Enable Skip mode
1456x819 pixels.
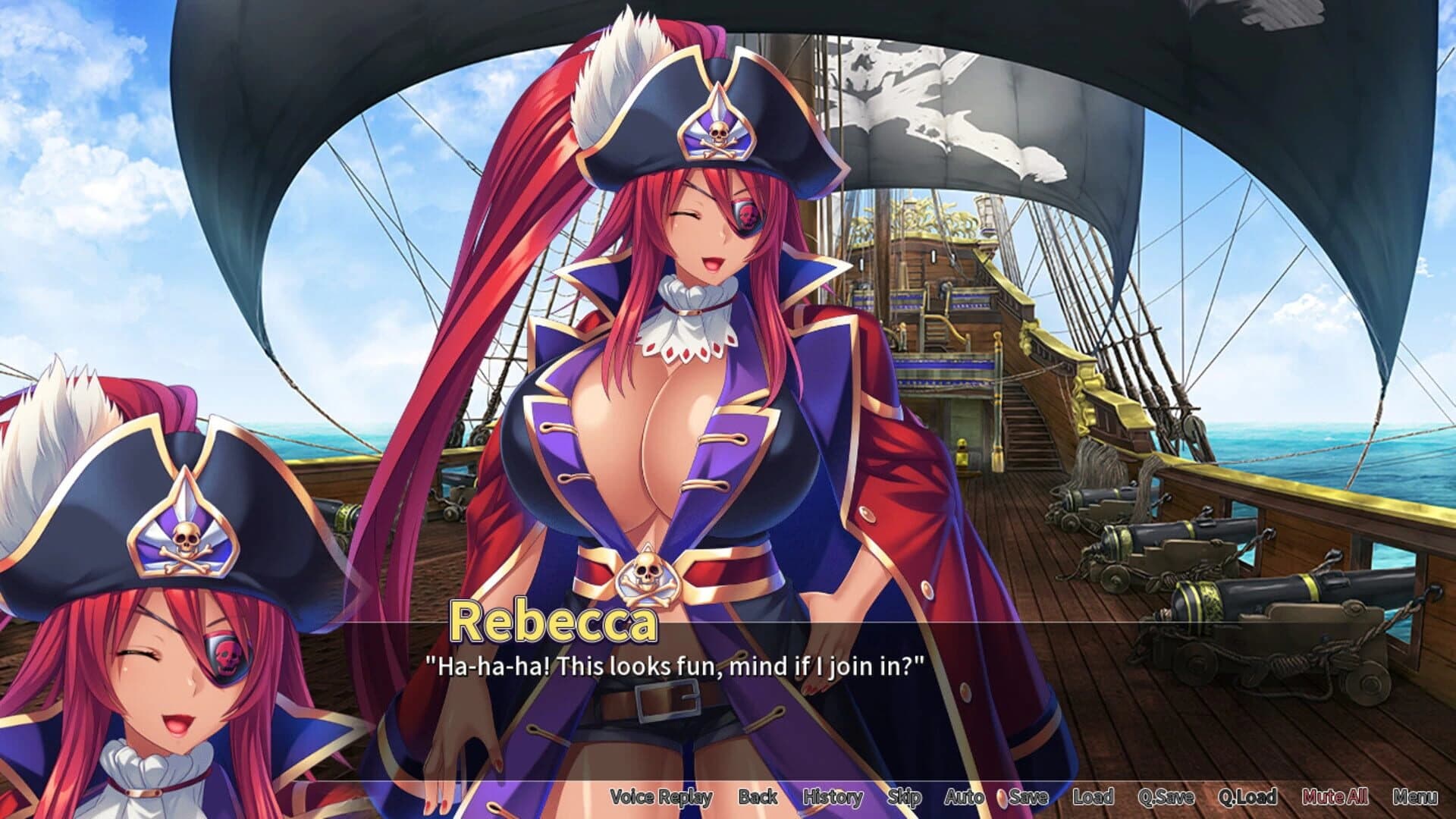[905, 797]
